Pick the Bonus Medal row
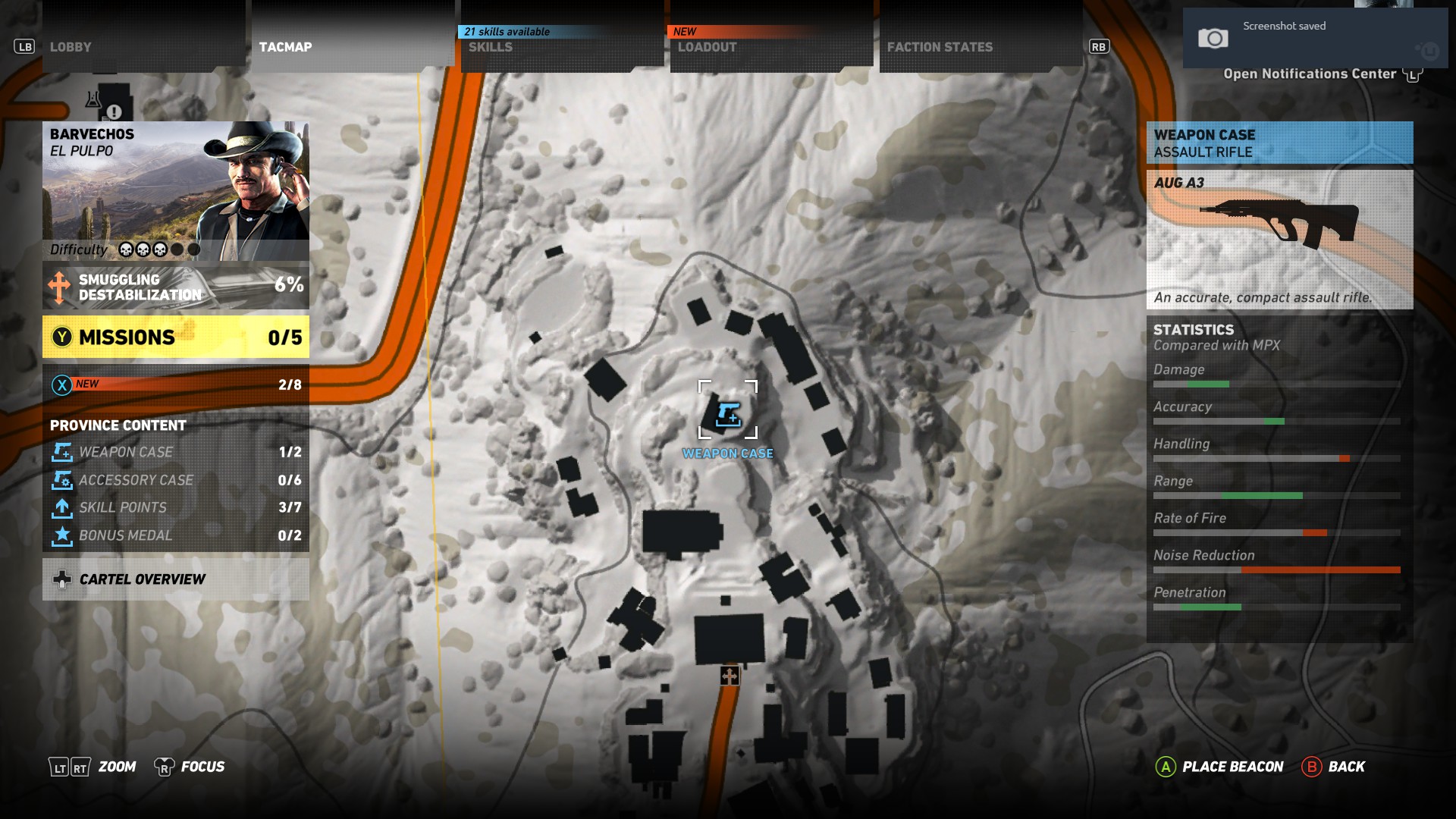This screenshot has width=1456, height=819. tap(176, 535)
